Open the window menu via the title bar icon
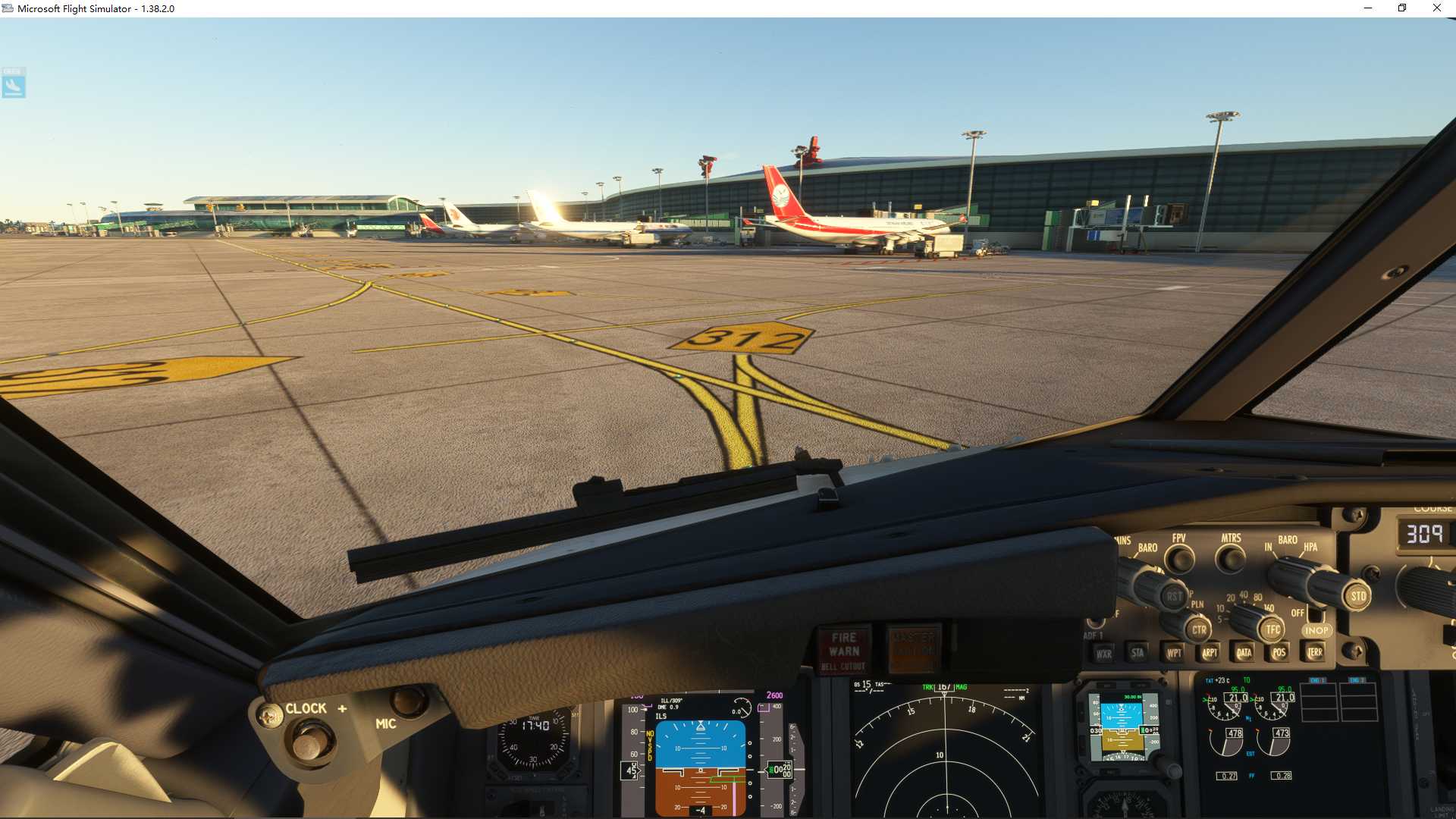The height and width of the screenshot is (819, 1456). pyautogui.click(x=8, y=8)
